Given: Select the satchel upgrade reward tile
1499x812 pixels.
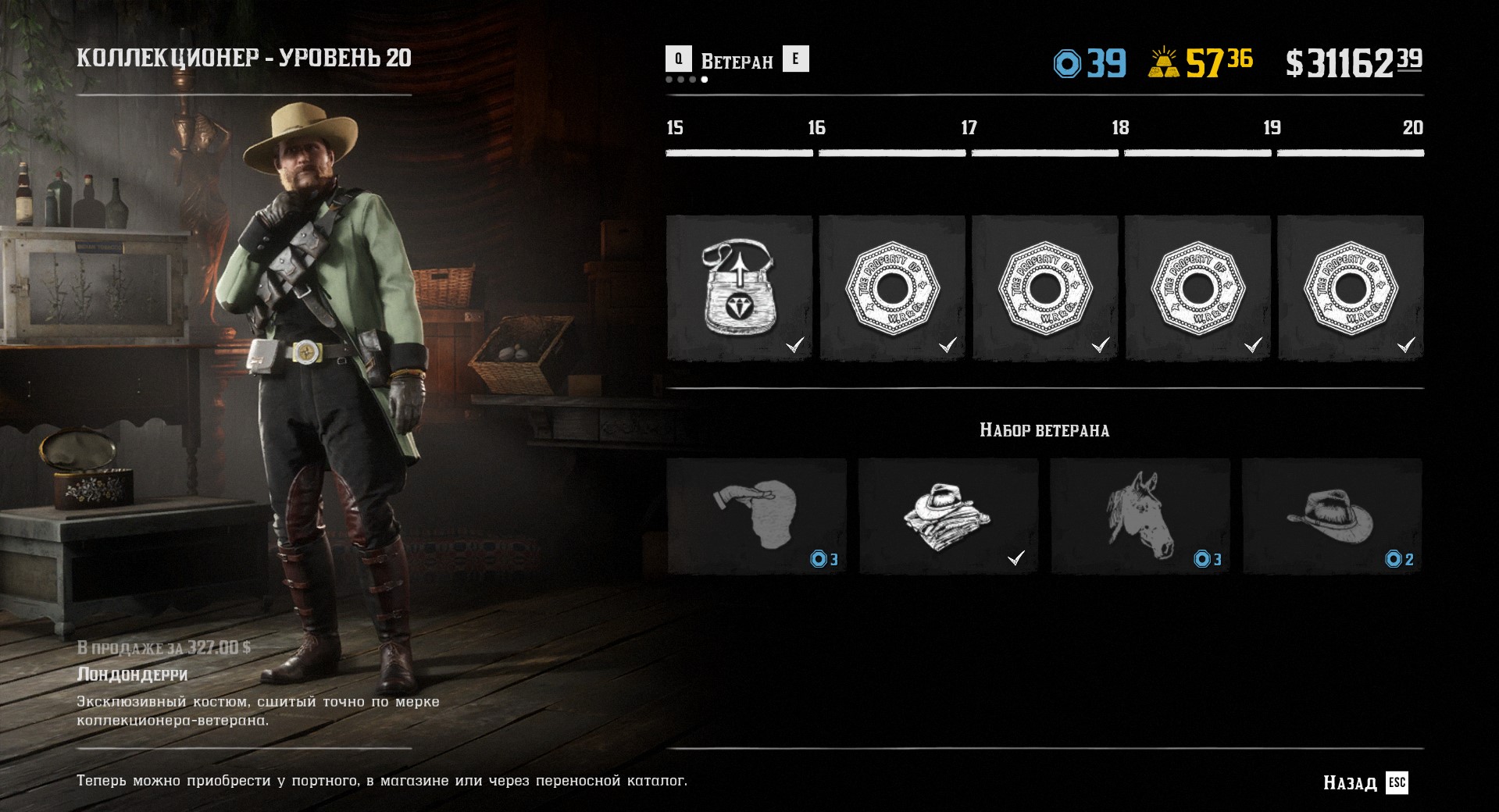Looking at the screenshot, I should click(739, 287).
